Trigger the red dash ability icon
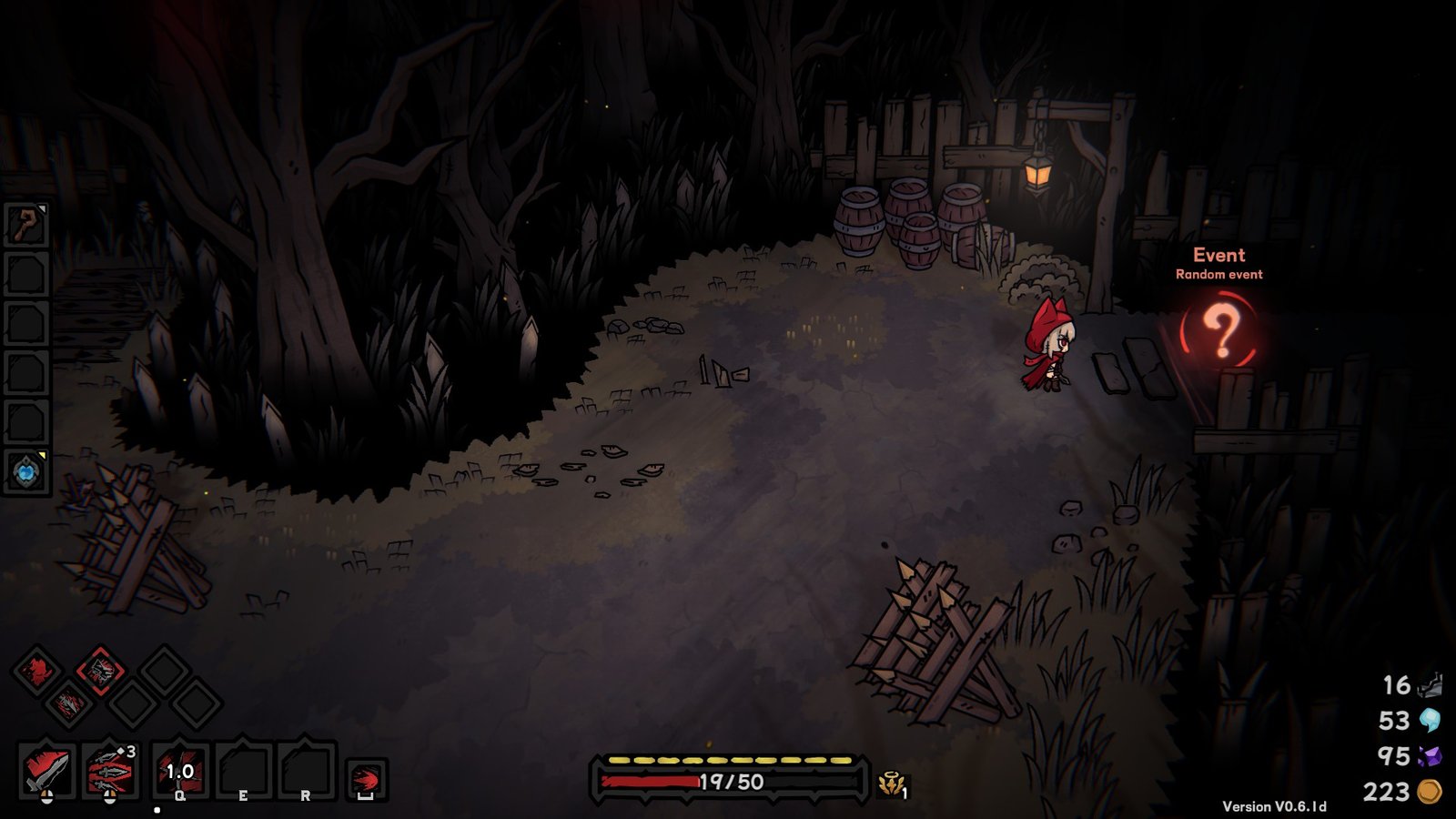Viewport: 1456px width, 819px height. [366, 780]
